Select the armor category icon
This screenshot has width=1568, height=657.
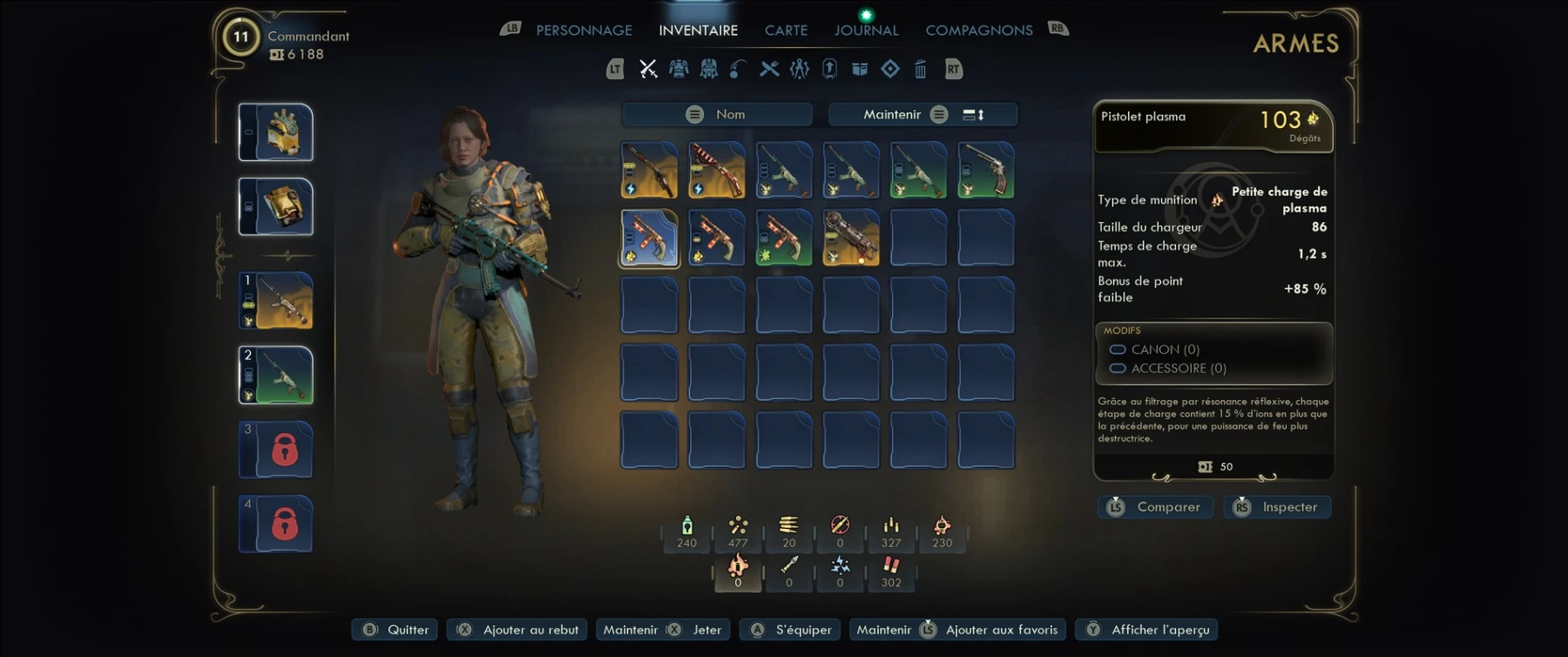[x=679, y=69]
